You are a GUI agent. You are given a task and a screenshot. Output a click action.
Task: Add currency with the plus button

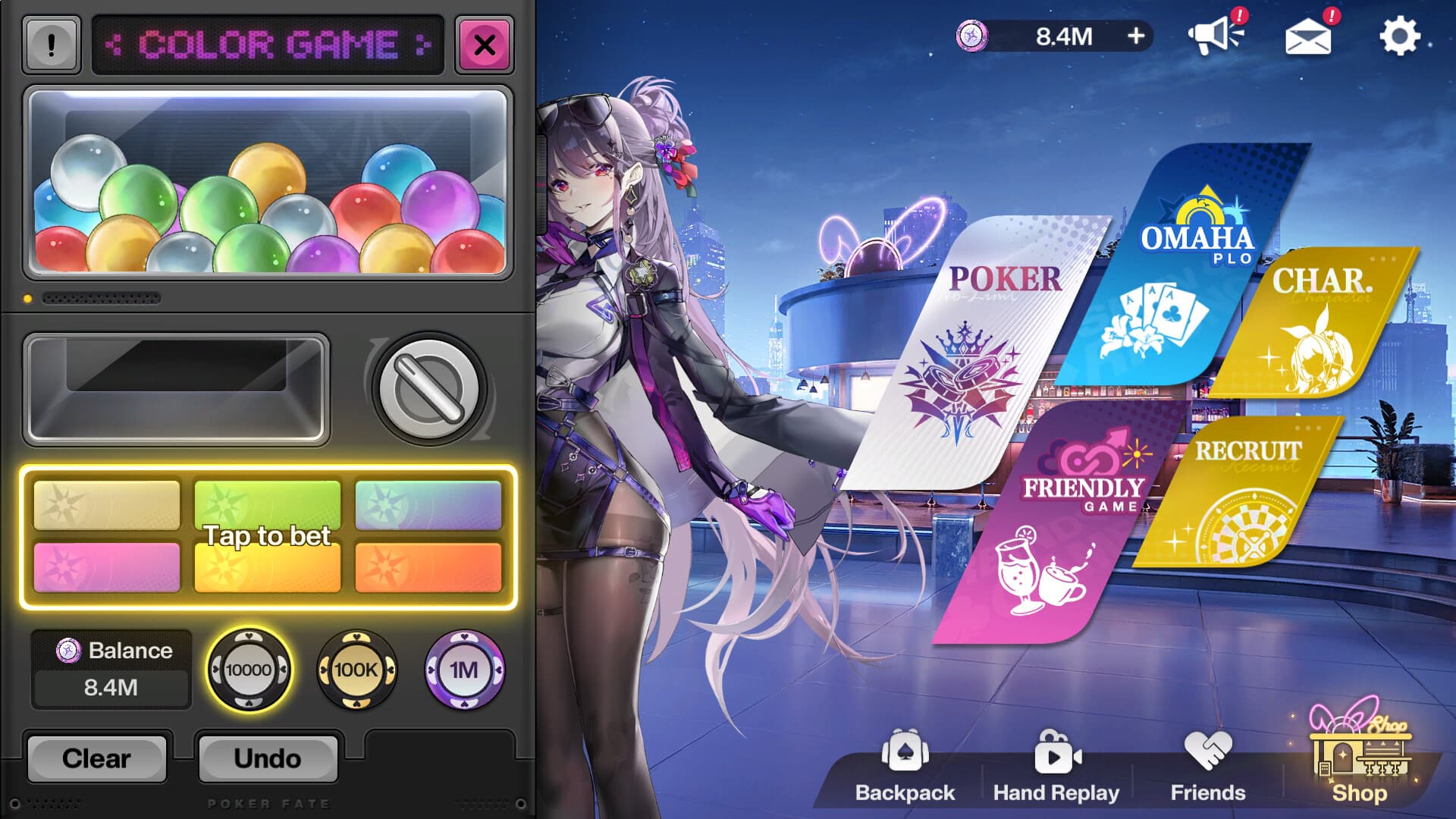click(x=1135, y=36)
